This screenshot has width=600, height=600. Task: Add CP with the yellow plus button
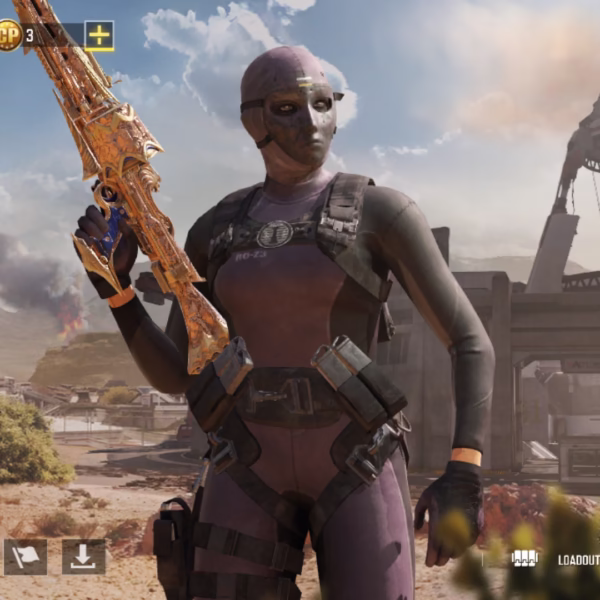coord(99,36)
